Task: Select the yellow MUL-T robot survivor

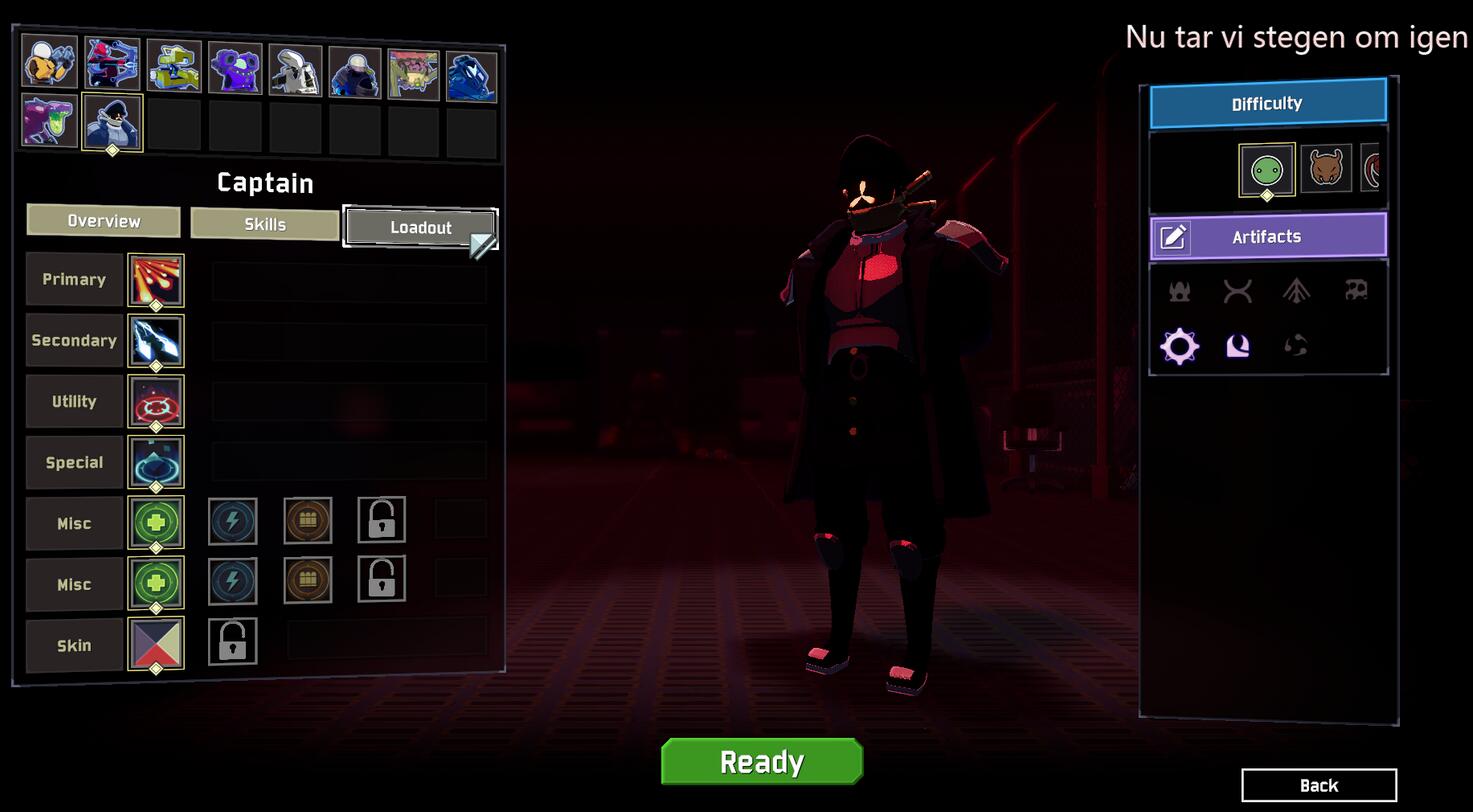Action: pyautogui.click(x=174, y=67)
